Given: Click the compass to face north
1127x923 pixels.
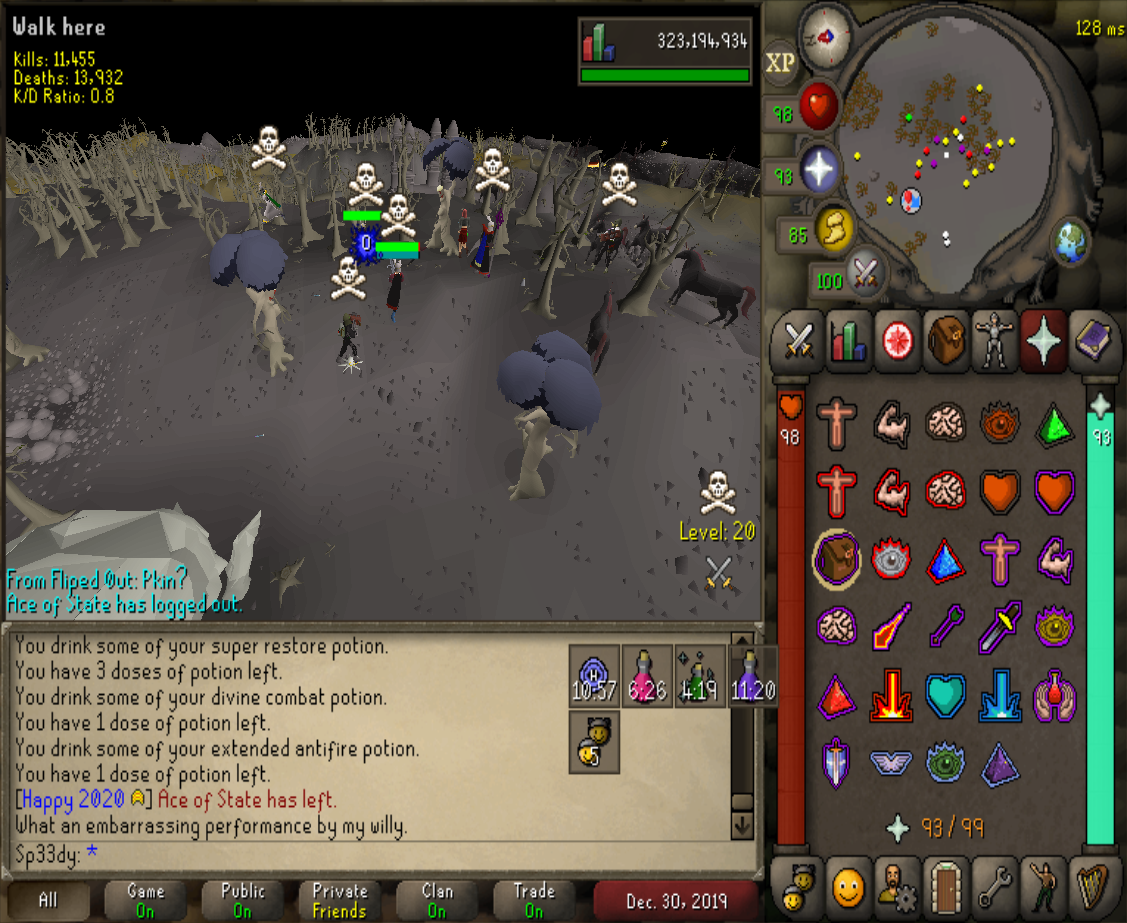Looking at the screenshot, I should click(x=827, y=36).
